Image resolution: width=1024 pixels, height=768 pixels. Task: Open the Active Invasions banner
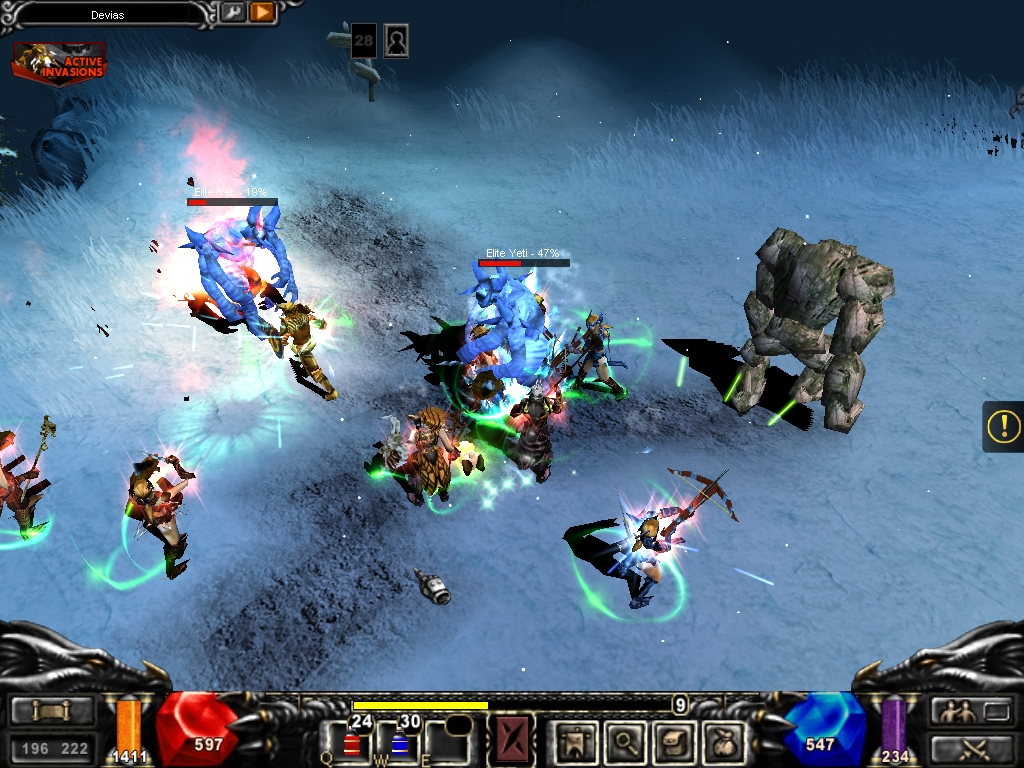(59, 62)
